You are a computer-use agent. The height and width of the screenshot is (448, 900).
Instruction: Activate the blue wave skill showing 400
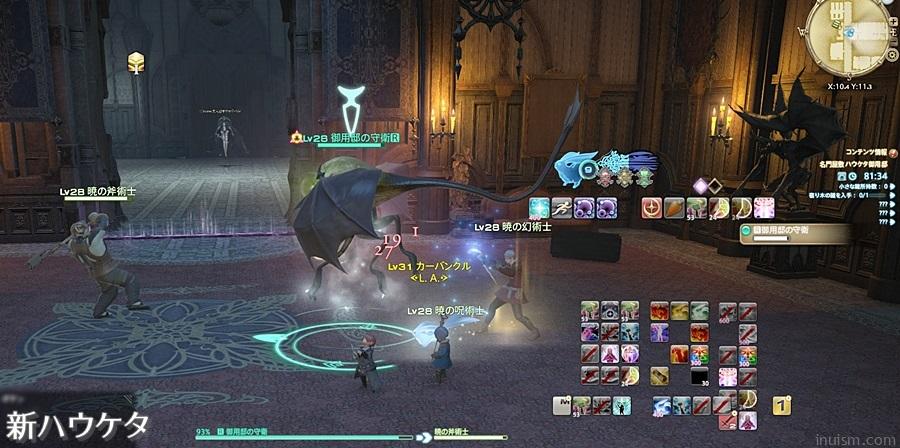pos(662,405)
